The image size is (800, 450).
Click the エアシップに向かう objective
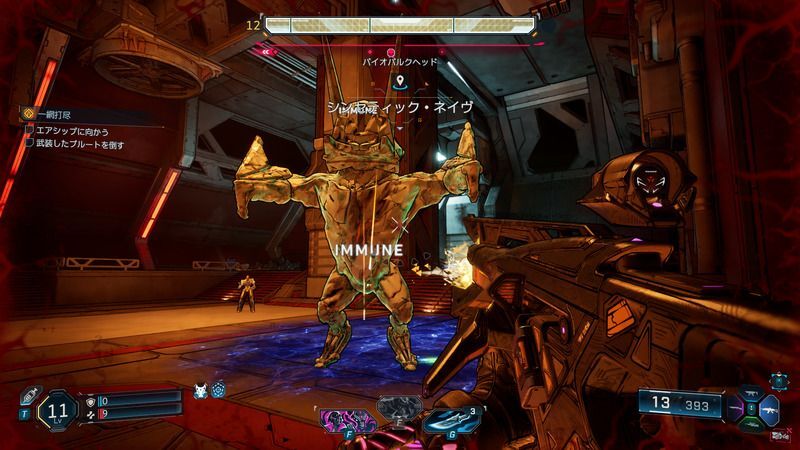pos(70,131)
